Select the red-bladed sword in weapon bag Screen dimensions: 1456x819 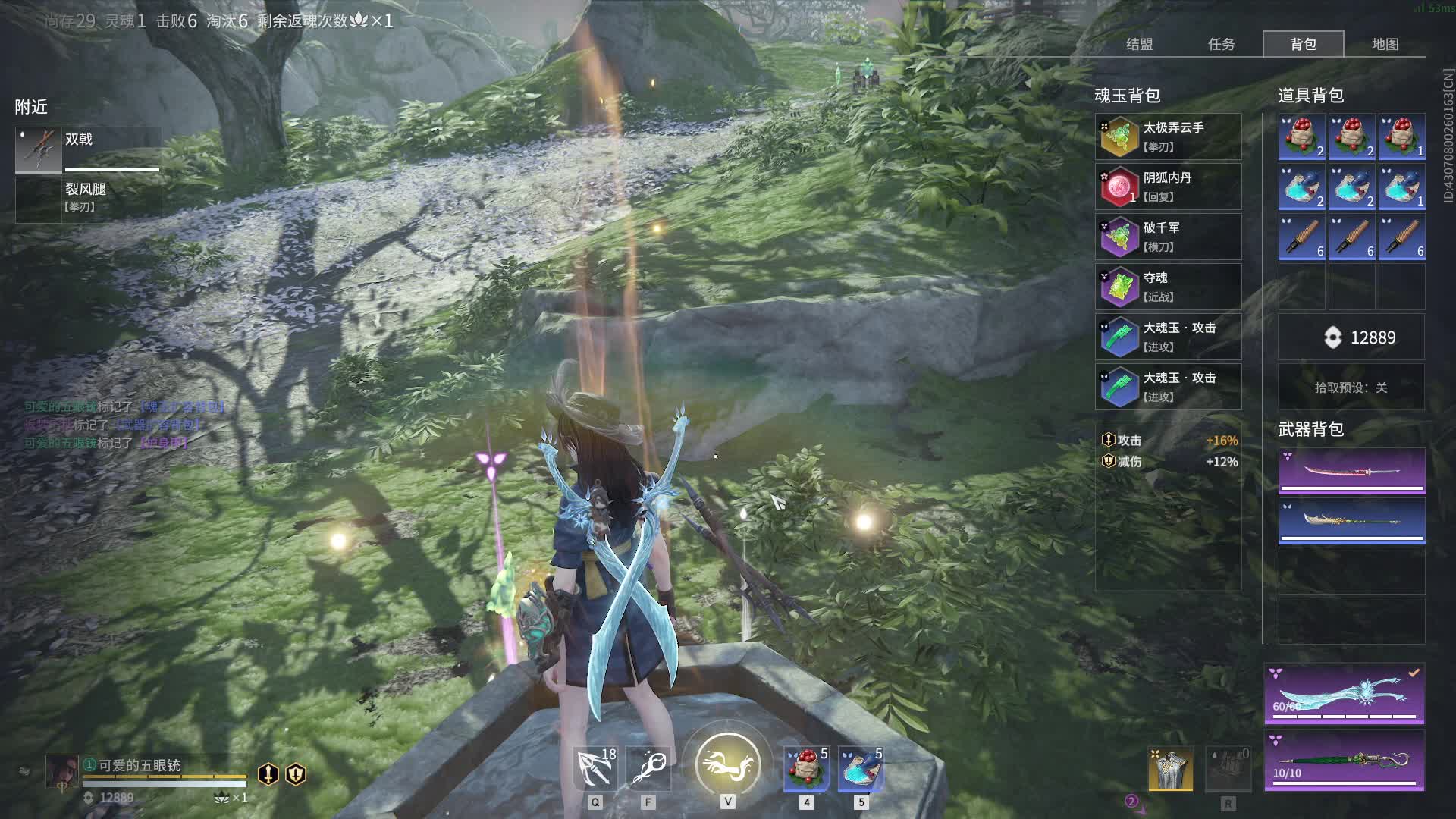1351,471
